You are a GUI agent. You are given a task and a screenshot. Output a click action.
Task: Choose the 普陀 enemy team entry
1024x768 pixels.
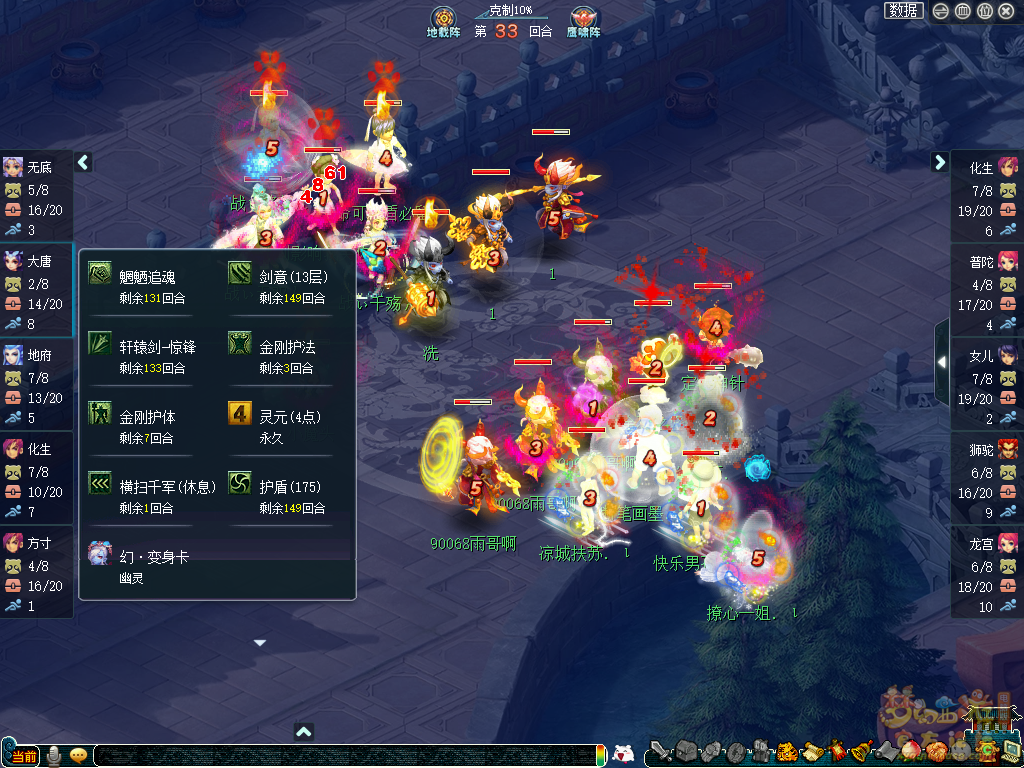click(x=986, y=290)
